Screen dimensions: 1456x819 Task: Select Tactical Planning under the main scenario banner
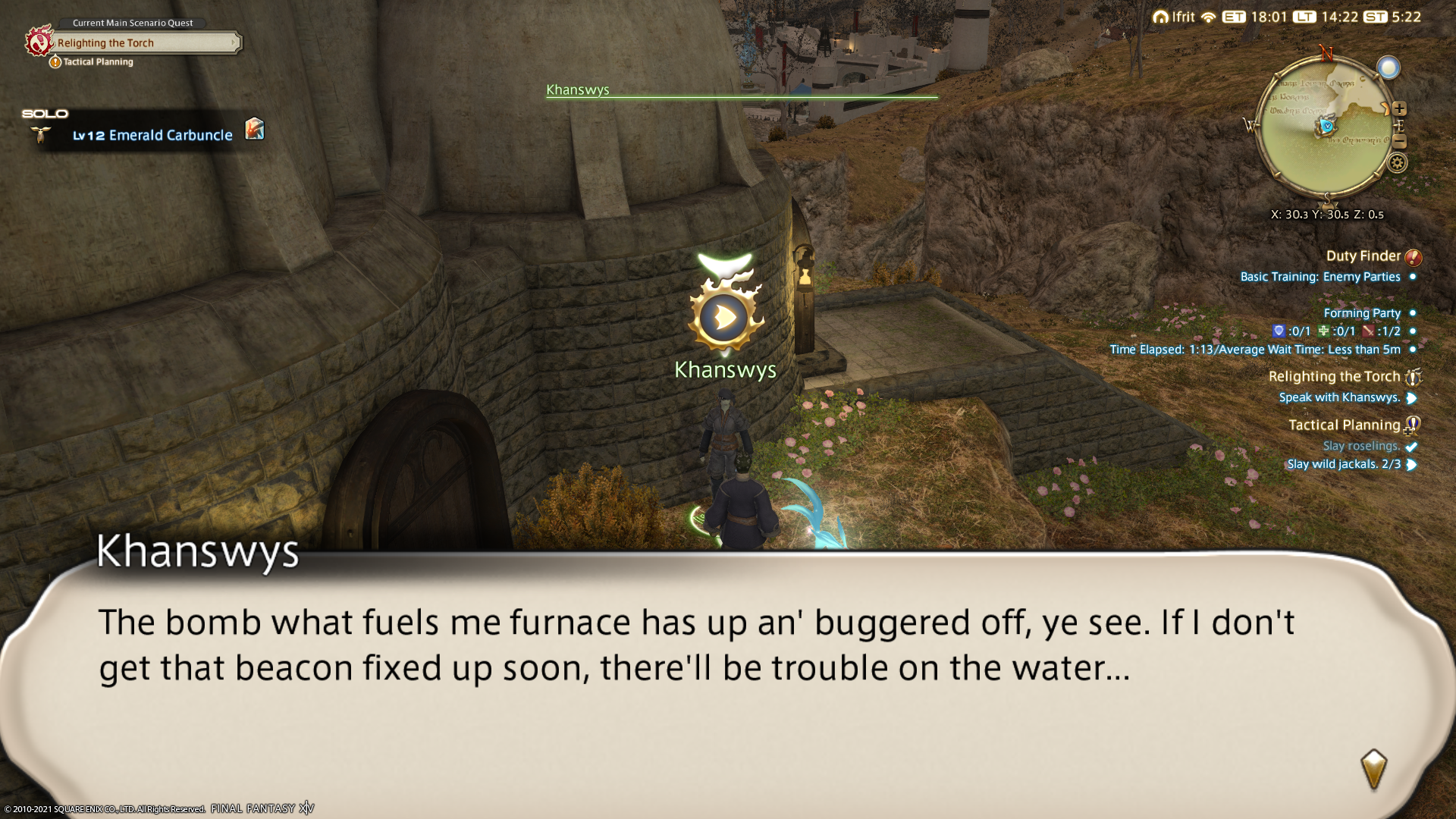98,62
